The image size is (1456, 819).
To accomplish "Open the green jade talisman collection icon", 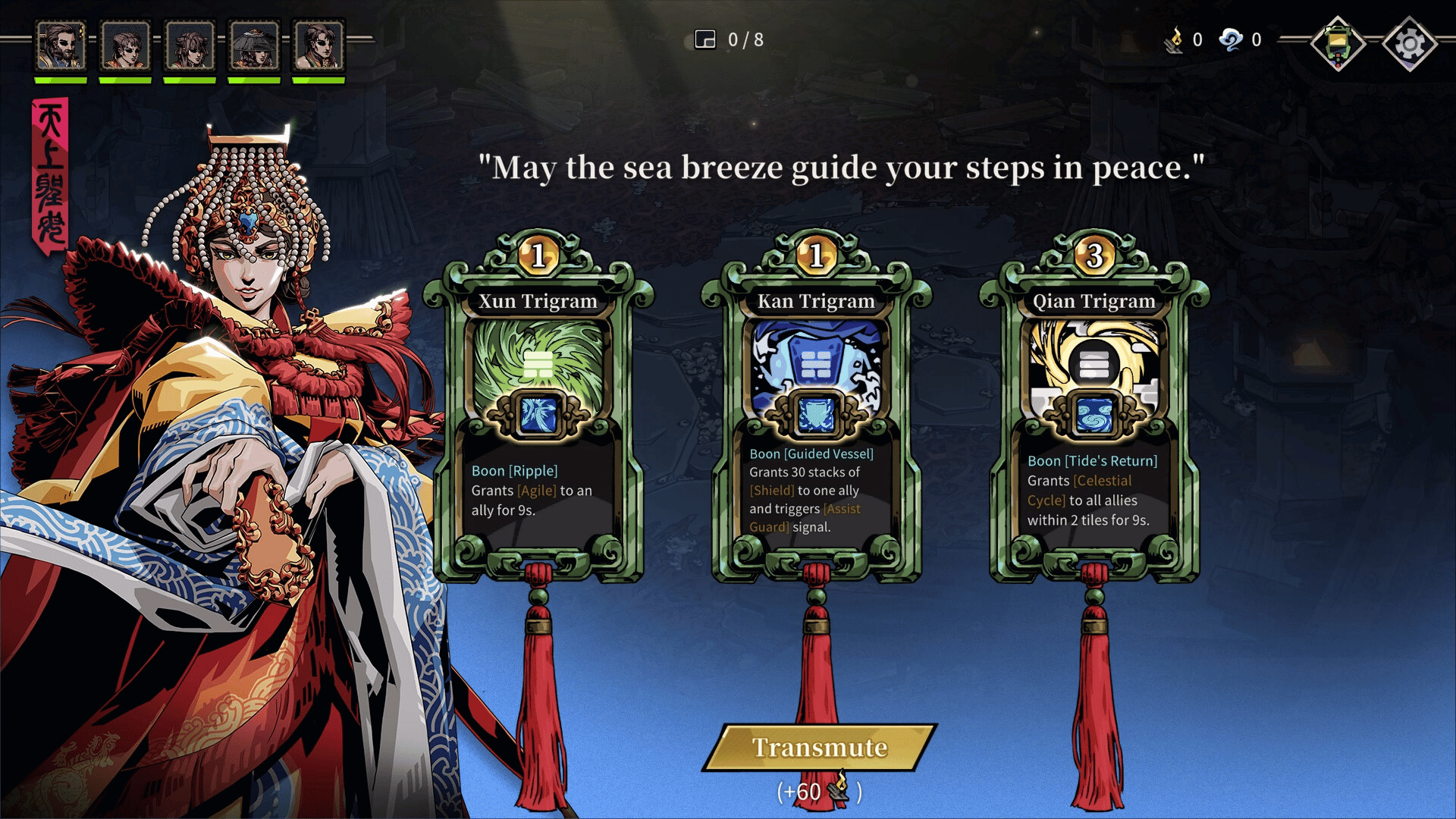I will (x=1338, y=43).
